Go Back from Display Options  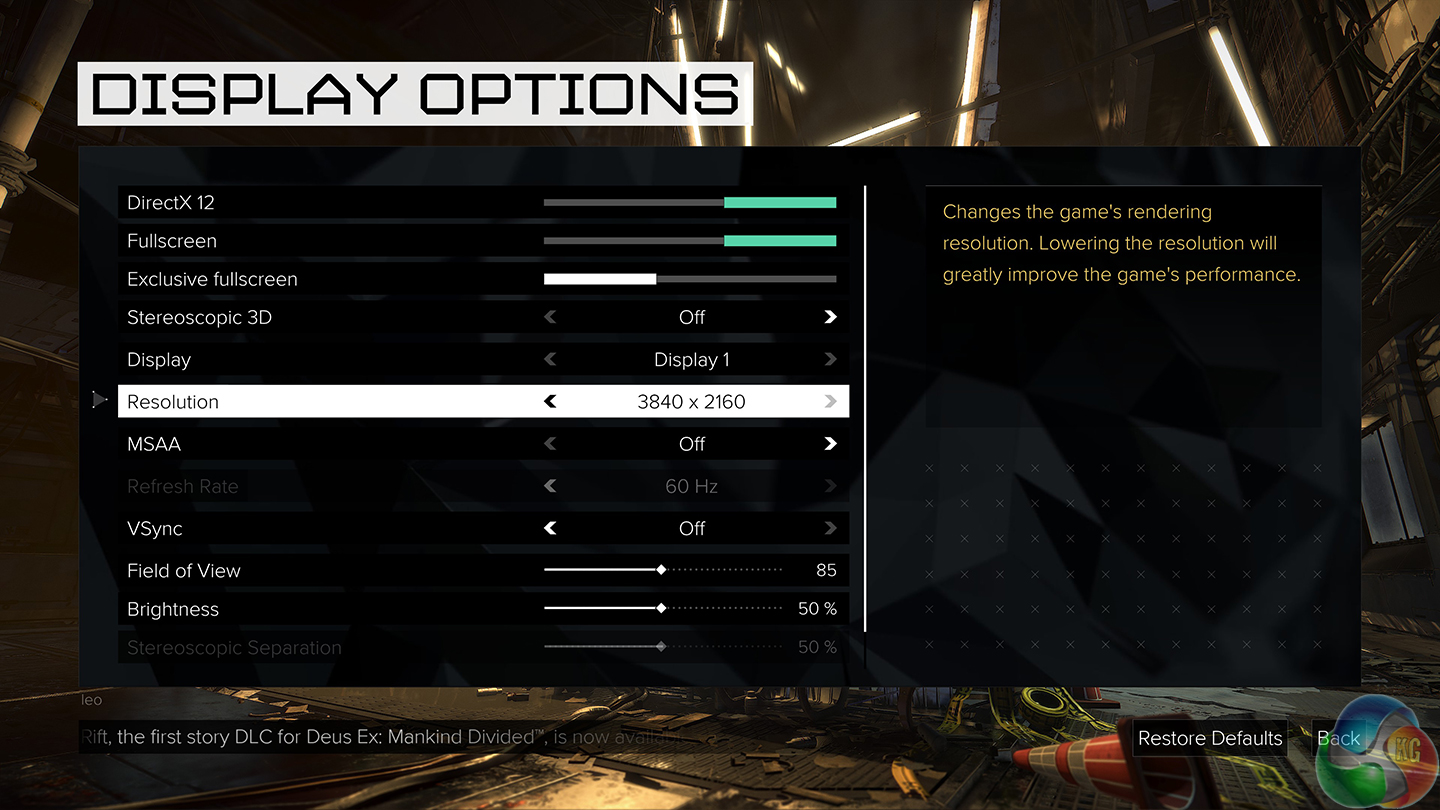click(x=1338, y=738)
